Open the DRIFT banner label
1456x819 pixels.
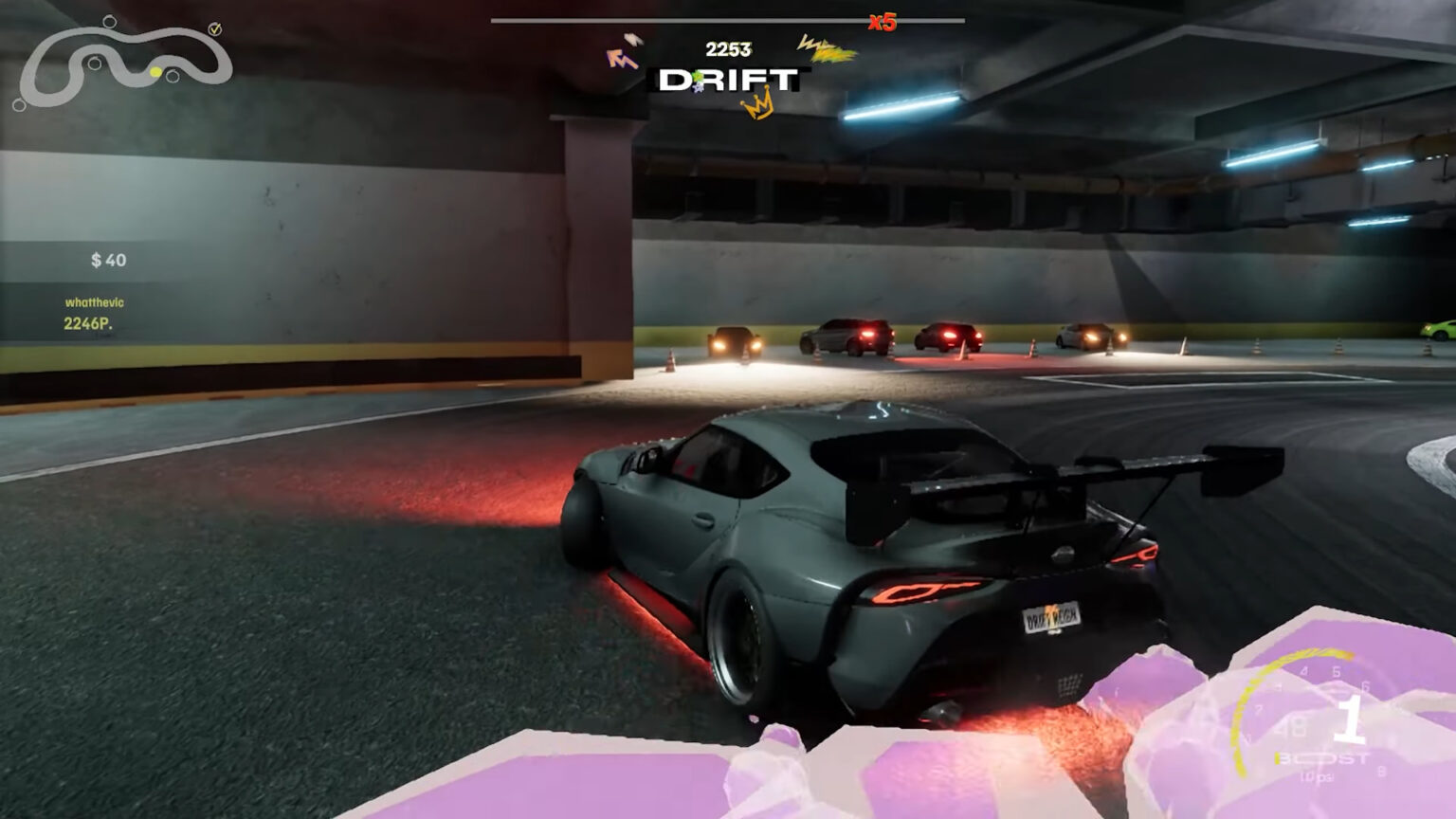click(728, 80)
